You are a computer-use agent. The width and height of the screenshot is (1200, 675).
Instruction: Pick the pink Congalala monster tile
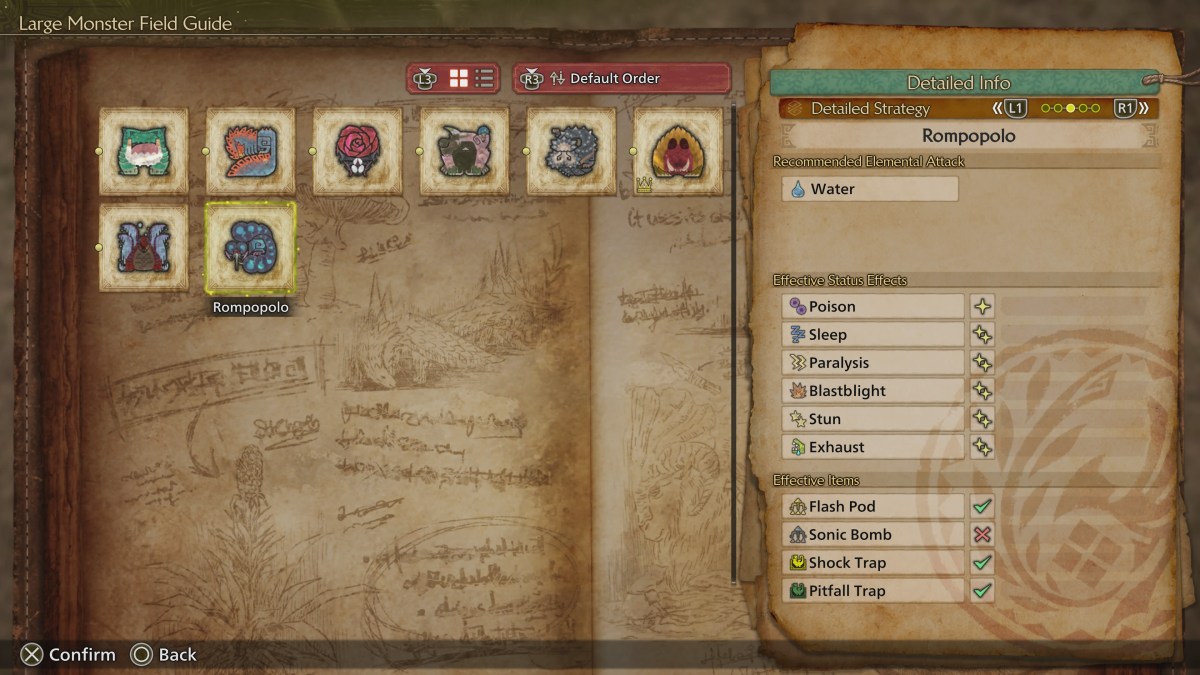click(465, 151)
